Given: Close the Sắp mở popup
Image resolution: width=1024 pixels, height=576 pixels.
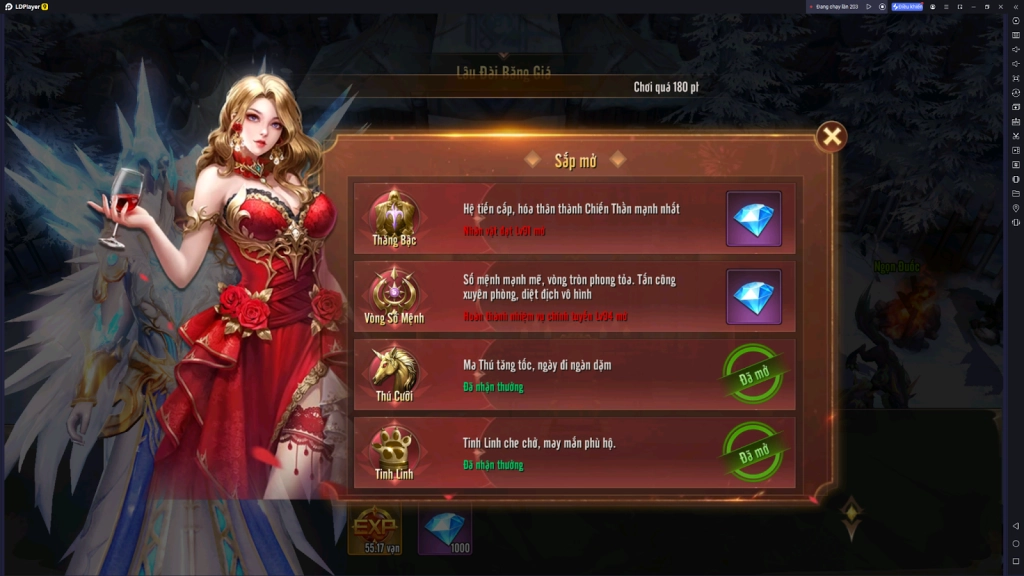Looking at the screenshot, I should (x=831, y=136).
